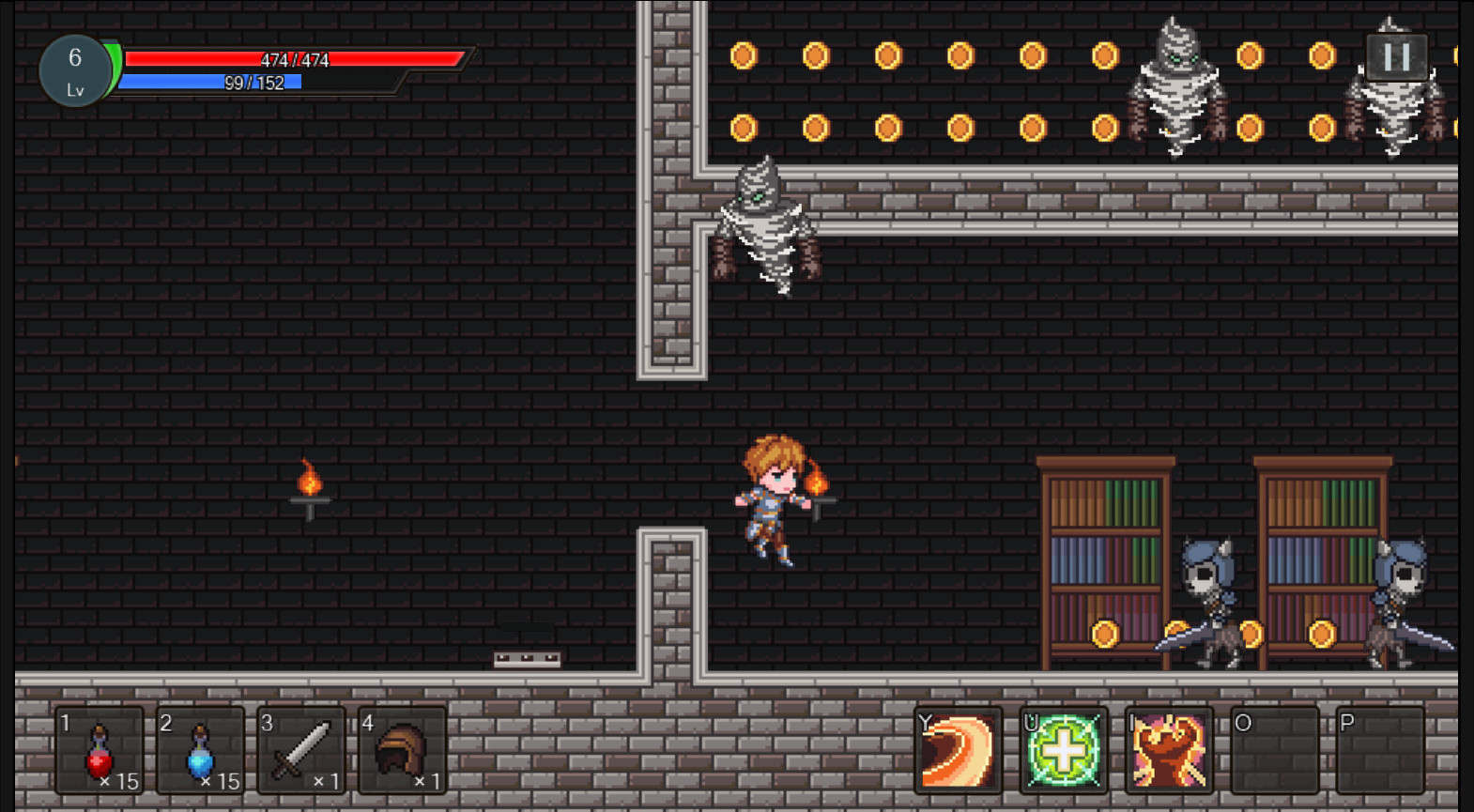
Task: Activate the Y slash skill
Action: tap(958, 751)
